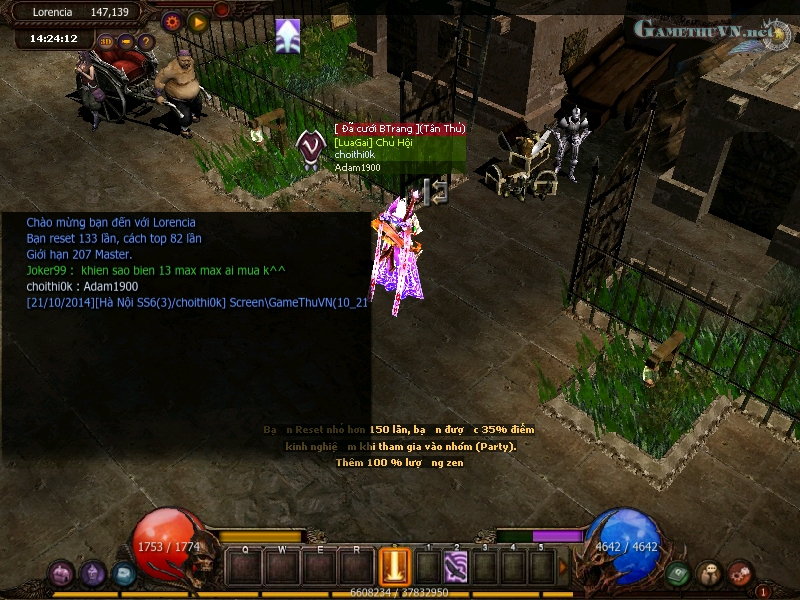Open the purple helmet character icon
This screenshot has width=800, height=600.
pyautogui.click(x=93, y=574)
